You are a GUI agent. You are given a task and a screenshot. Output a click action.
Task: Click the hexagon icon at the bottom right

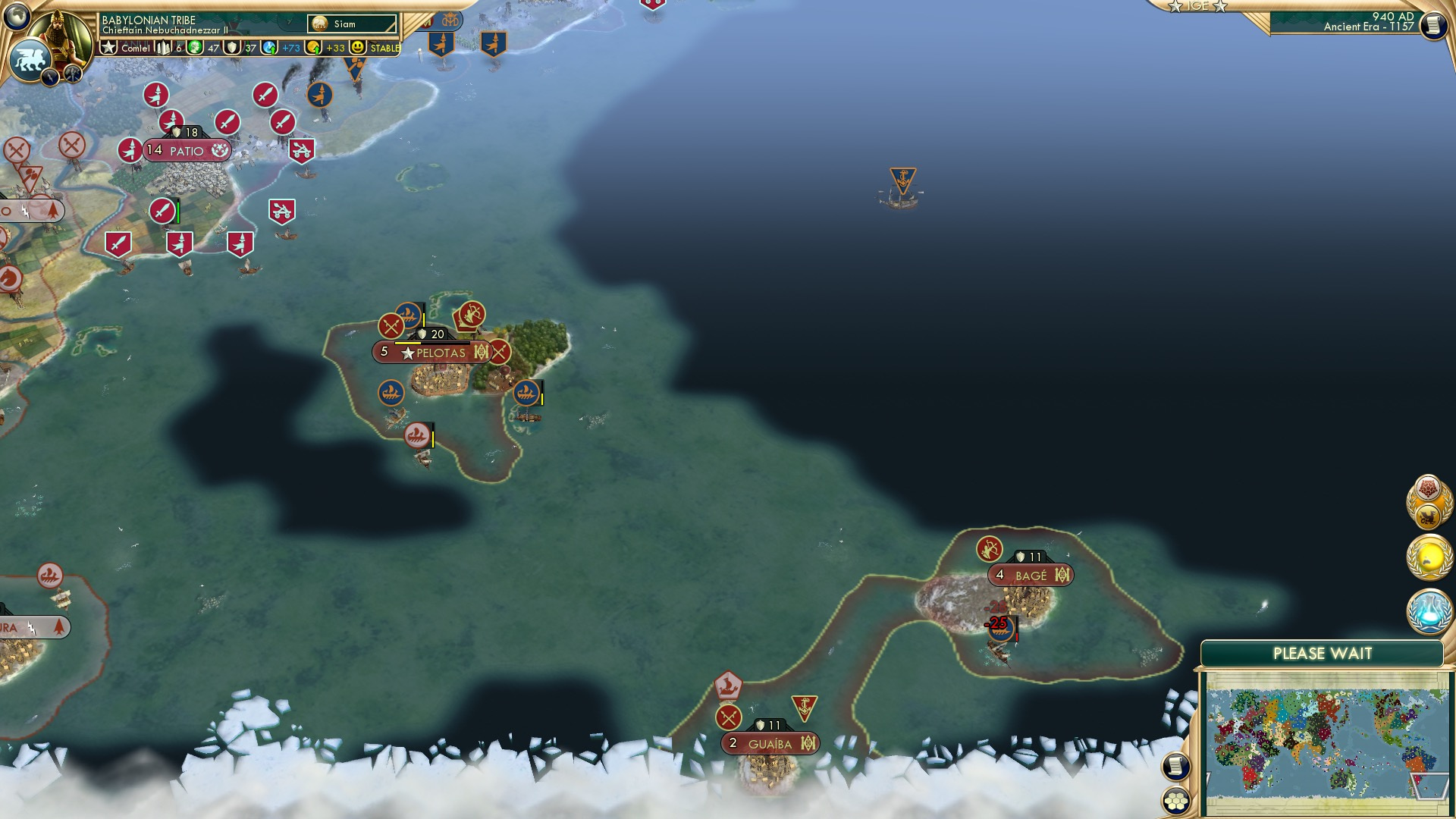1176,801
